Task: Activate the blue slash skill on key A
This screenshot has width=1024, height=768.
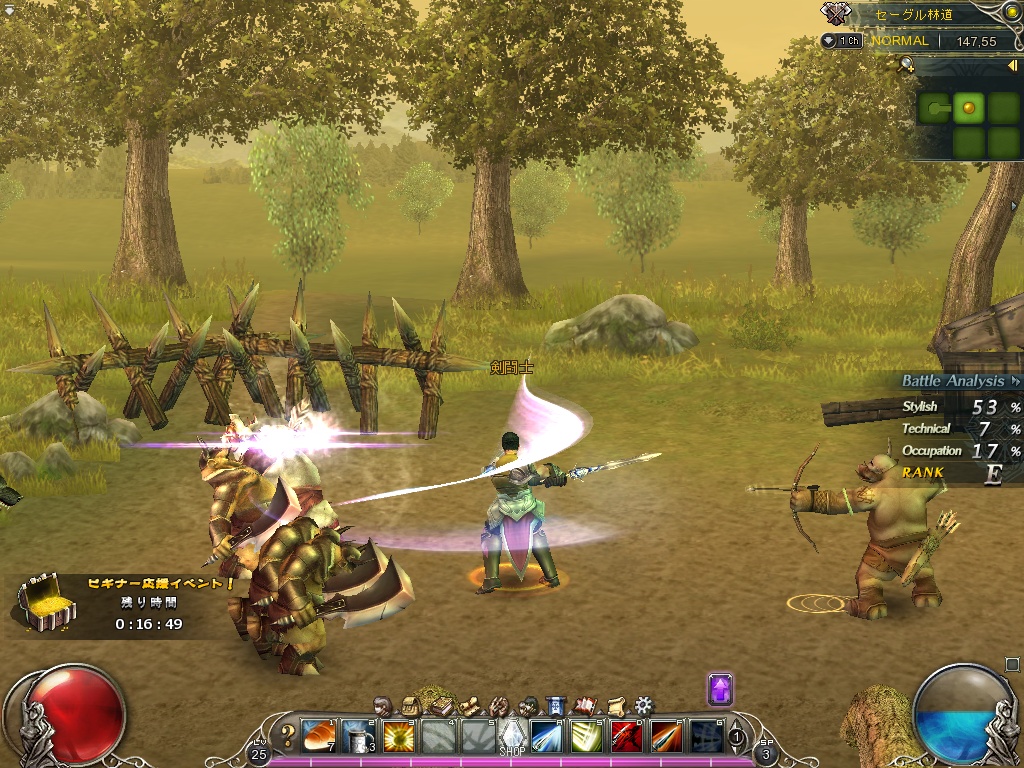Action: (547, 735)
